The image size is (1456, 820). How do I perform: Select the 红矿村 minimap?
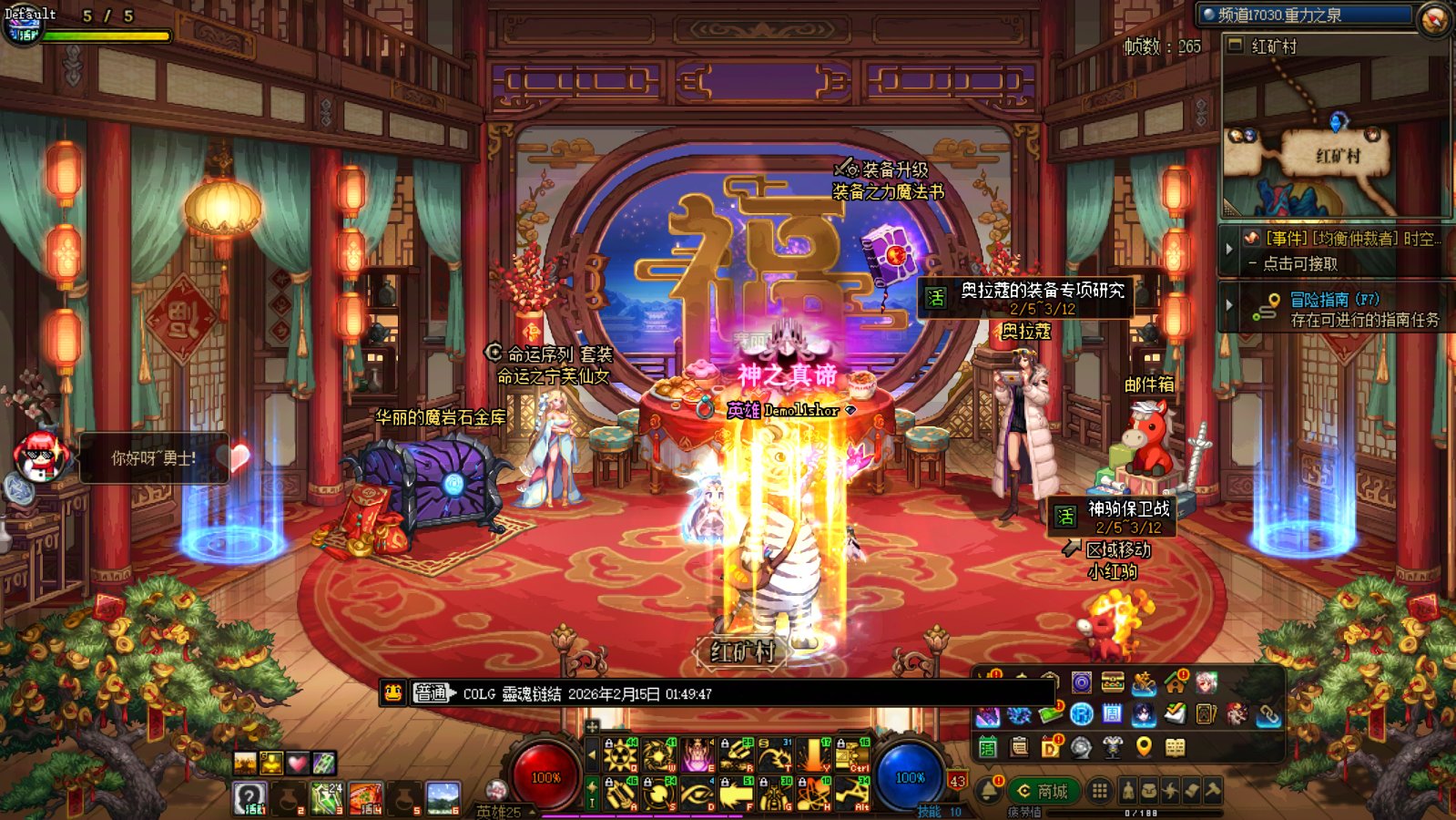click(1336, 155)
